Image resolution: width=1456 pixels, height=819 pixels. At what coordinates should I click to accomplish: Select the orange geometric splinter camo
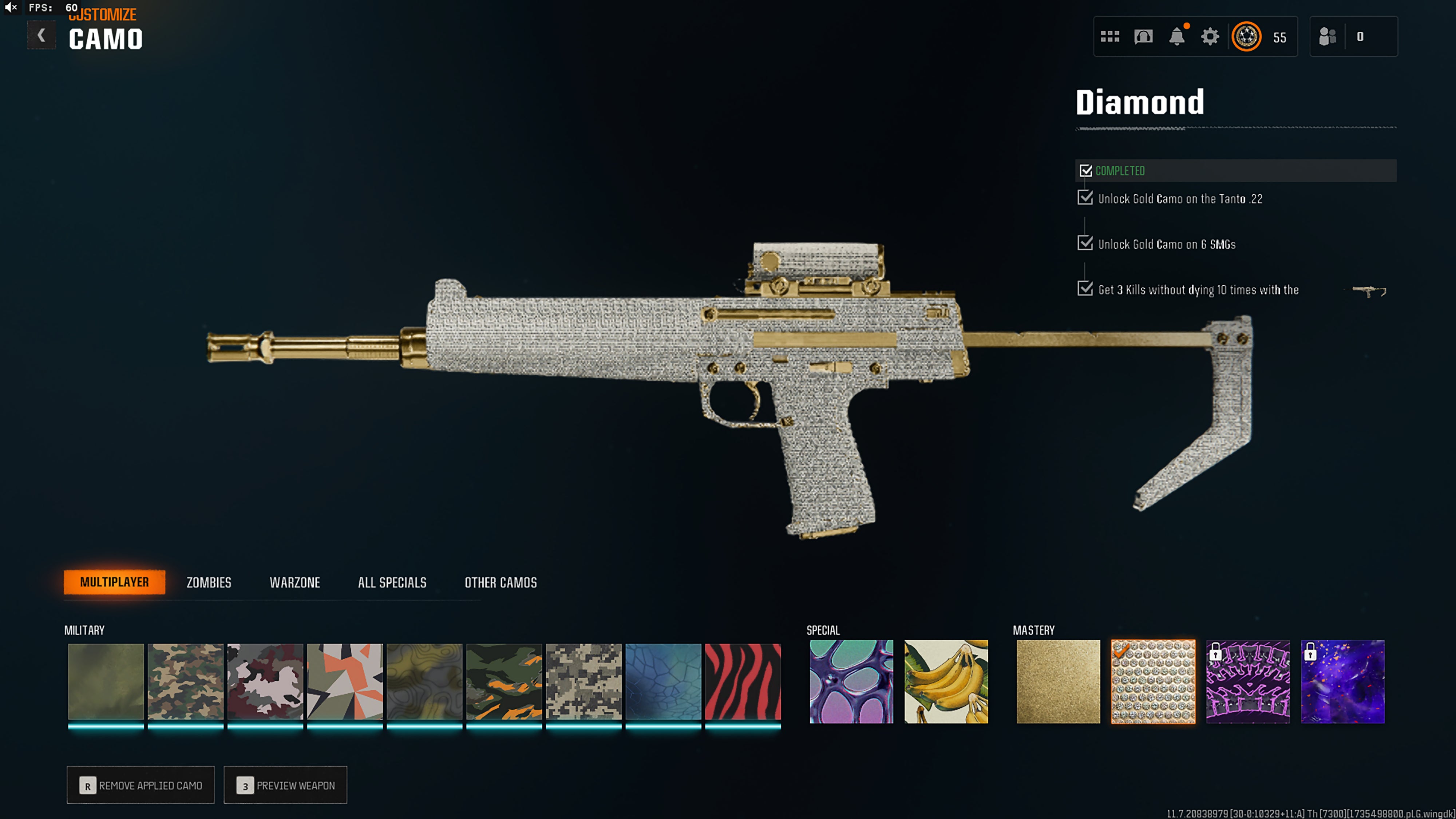pyautogui.click(x=345, y=681)
